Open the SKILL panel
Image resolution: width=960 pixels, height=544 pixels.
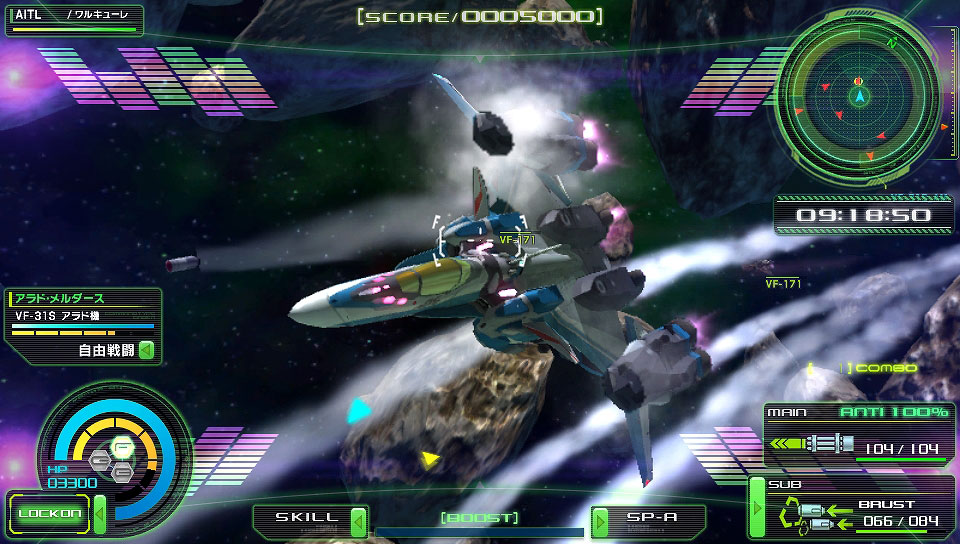tap(300, 519)
